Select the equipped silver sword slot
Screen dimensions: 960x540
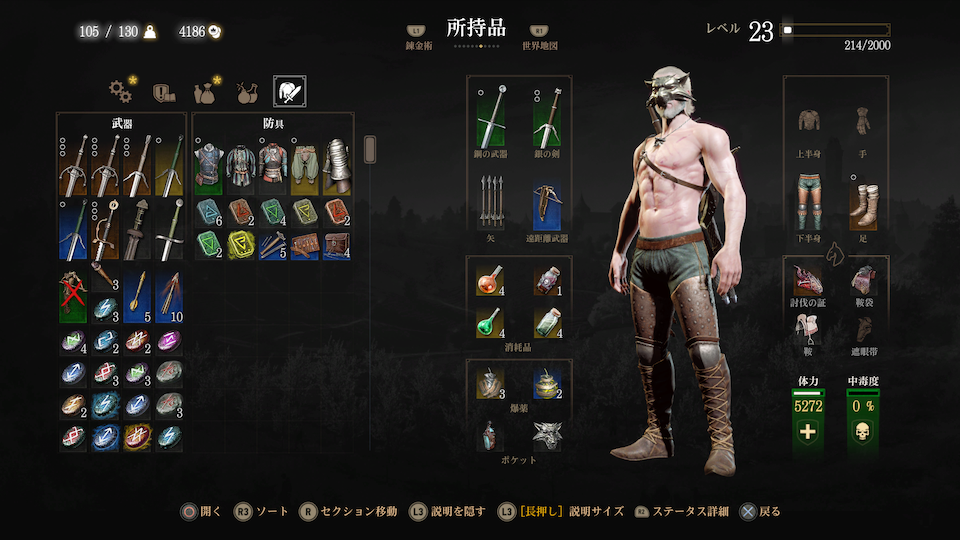(546, 118)
